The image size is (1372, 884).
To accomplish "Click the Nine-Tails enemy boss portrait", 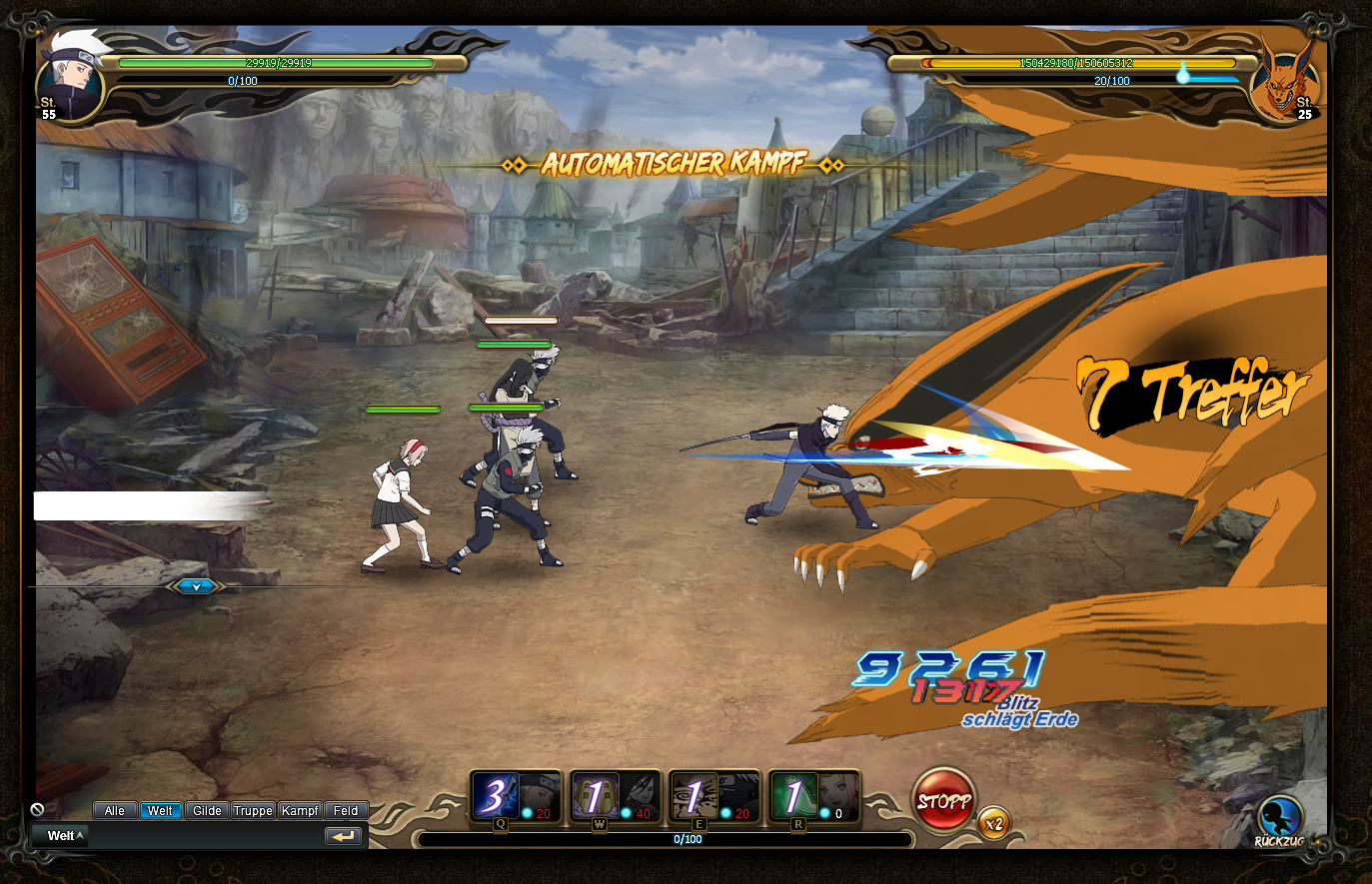I will [1285, 82].
